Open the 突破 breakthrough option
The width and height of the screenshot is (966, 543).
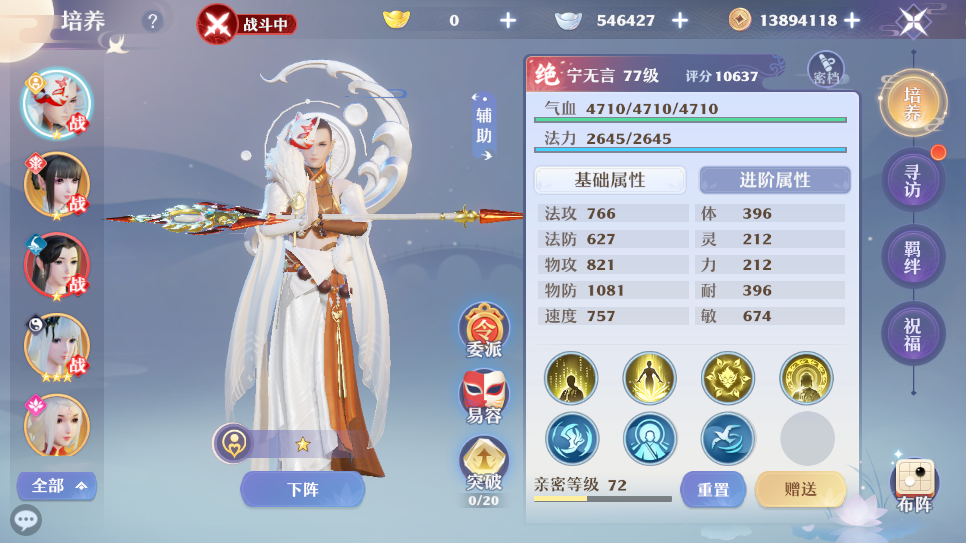[x=484, y=464]
